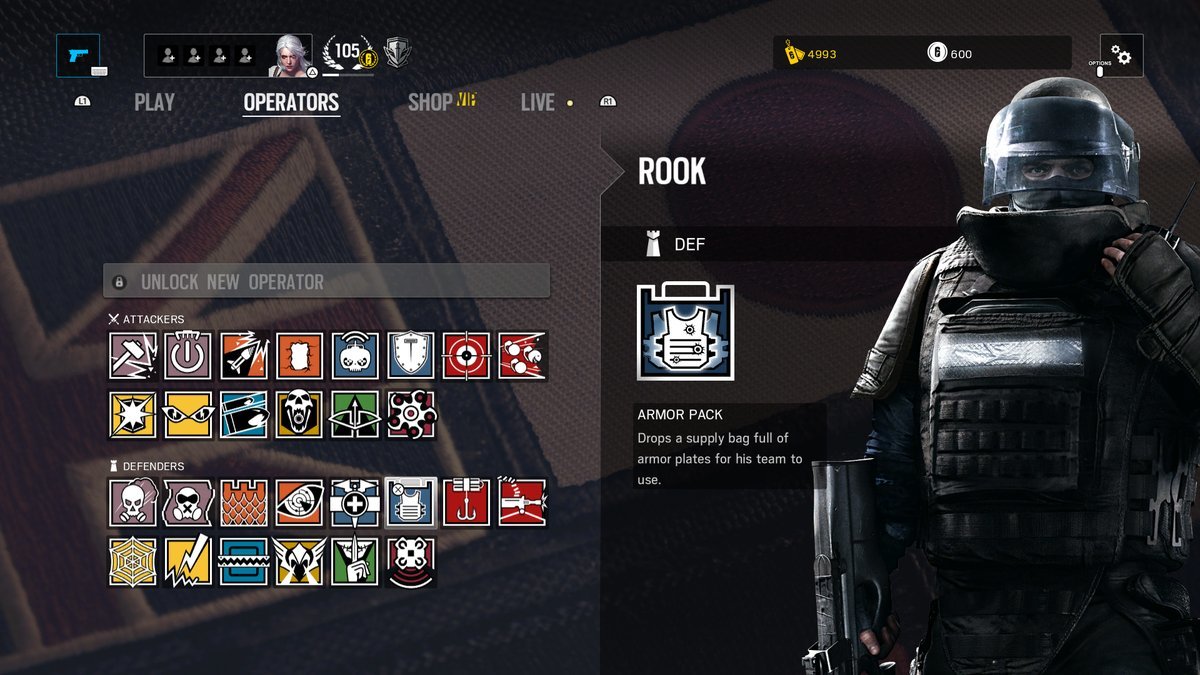Select Montagne's shield operator icon
The height and width of the screenshot is (675, 1200).
tap(411, 356)
